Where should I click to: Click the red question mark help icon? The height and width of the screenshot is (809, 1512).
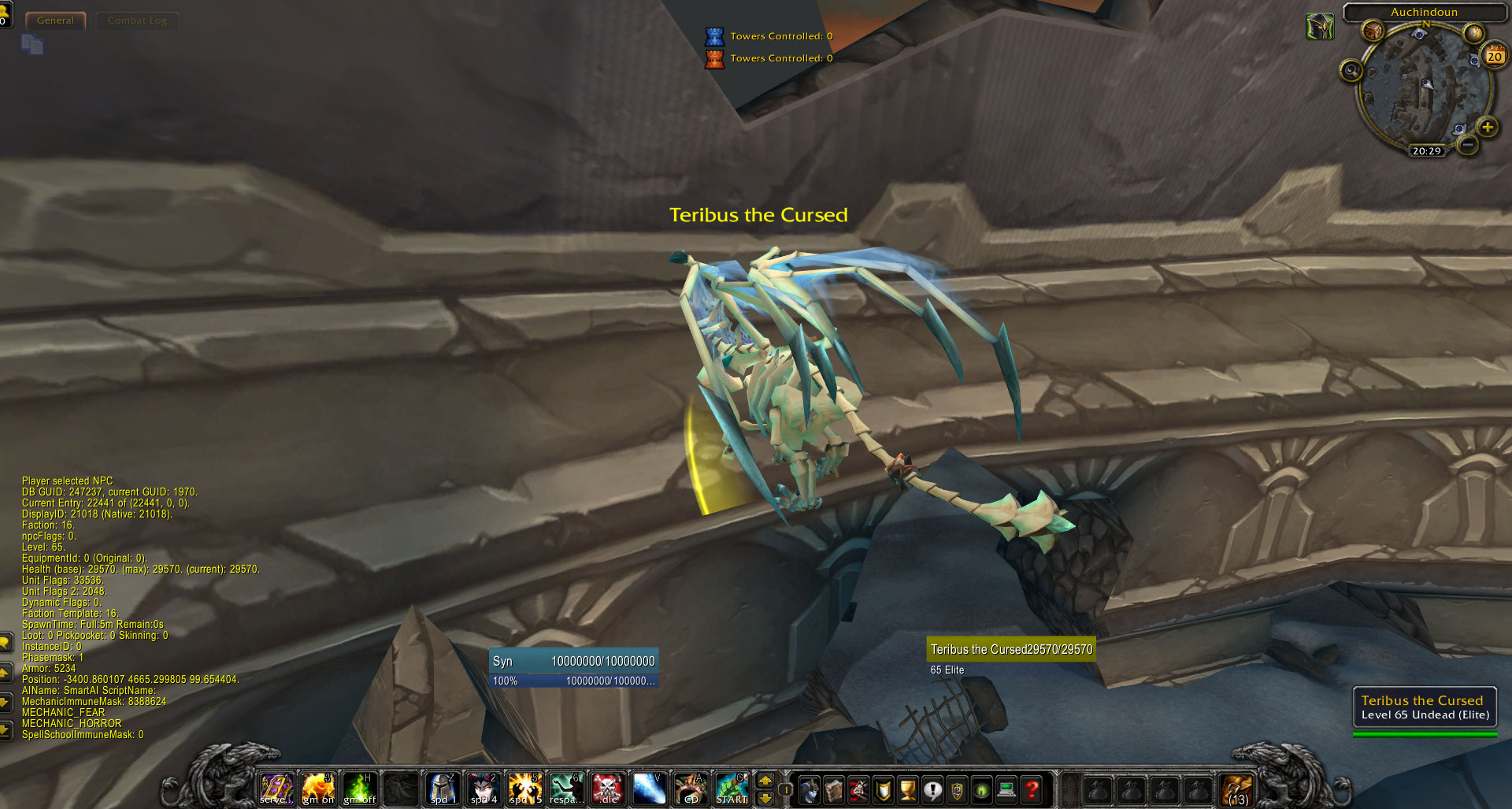[x=1031, y=788]
